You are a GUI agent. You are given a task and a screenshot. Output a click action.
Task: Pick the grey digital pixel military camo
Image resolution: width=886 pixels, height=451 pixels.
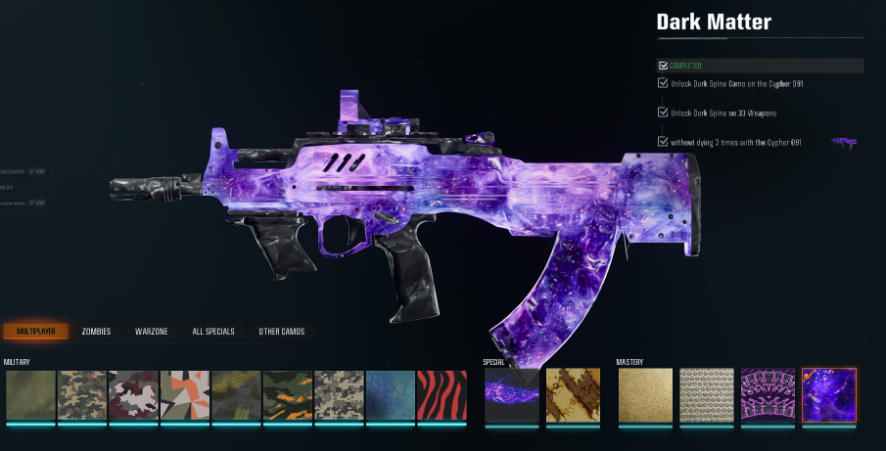(x=339, y=395)
